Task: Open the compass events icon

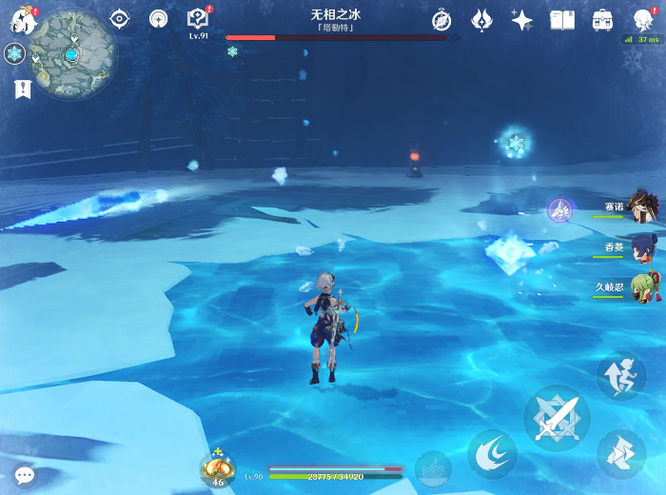Action: [442, 20]
